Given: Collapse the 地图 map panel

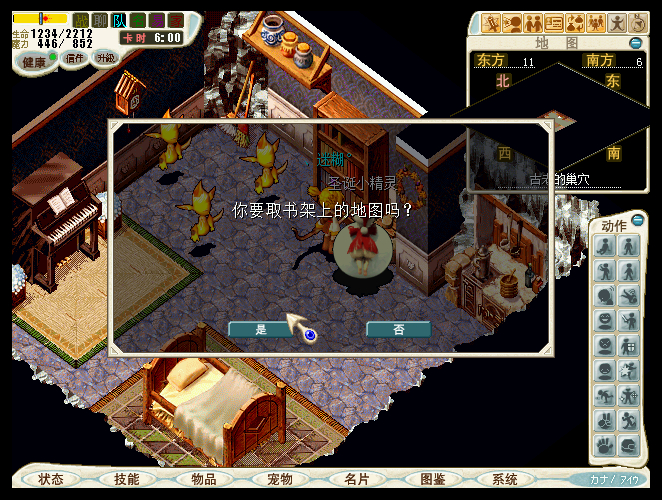Looking at the screenshot, I should (x=636, y=43).
